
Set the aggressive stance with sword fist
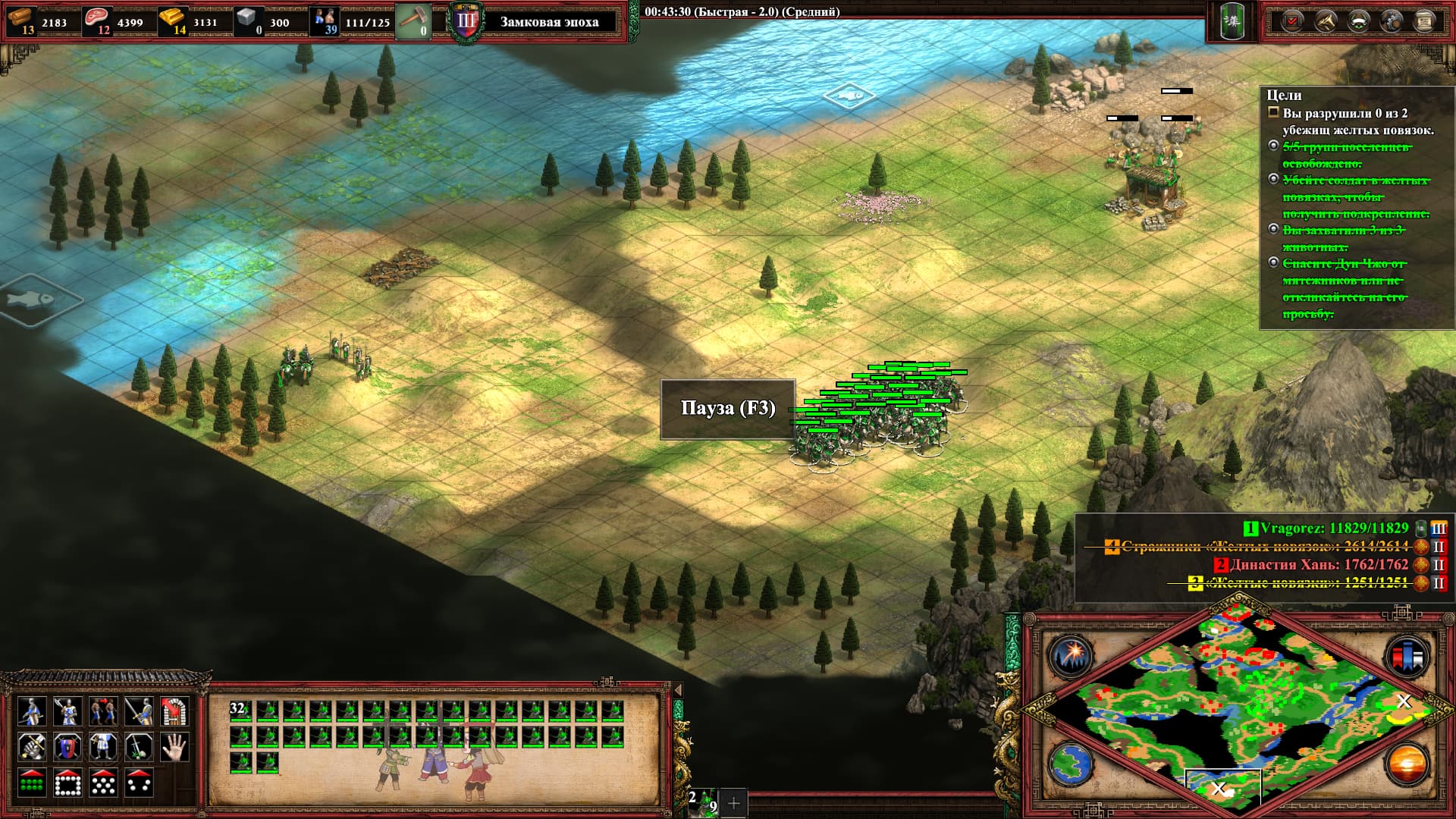pyautogui.click(x=31, y=747)
